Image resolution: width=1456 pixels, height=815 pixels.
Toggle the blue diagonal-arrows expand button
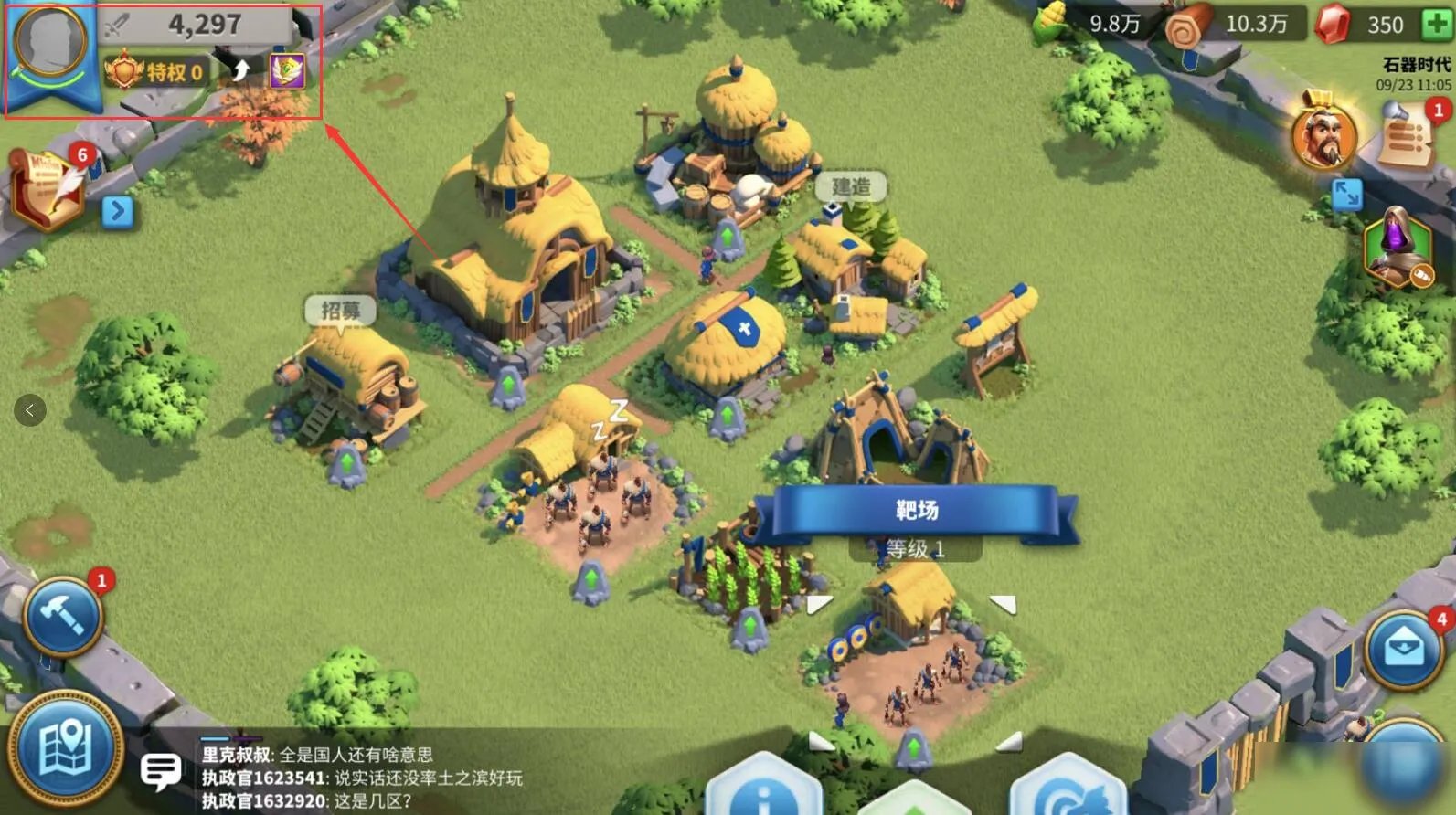pyautogui.click(x=1346, y=194)
